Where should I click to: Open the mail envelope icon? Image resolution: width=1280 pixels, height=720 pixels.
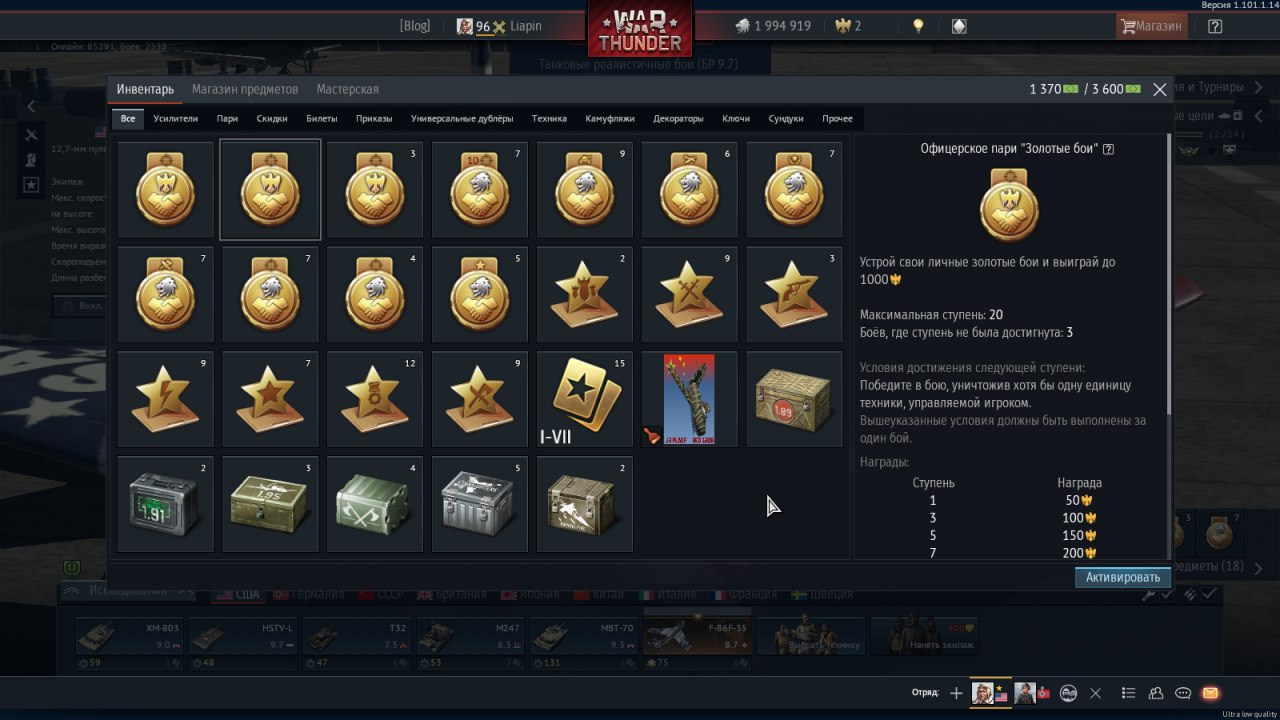coord(1210,693)
